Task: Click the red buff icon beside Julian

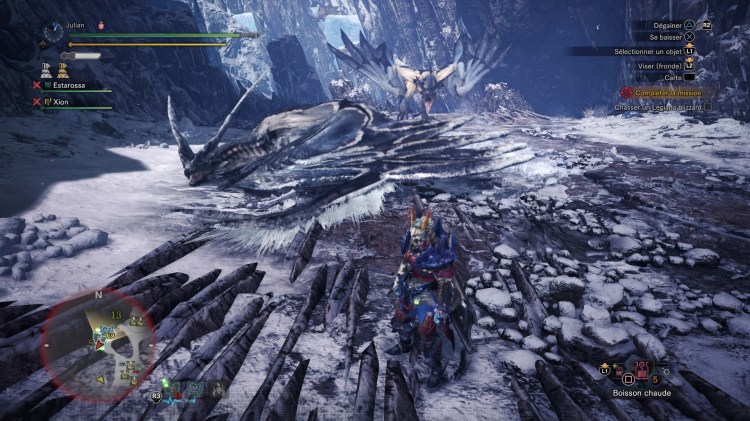Action: point(101,23)
